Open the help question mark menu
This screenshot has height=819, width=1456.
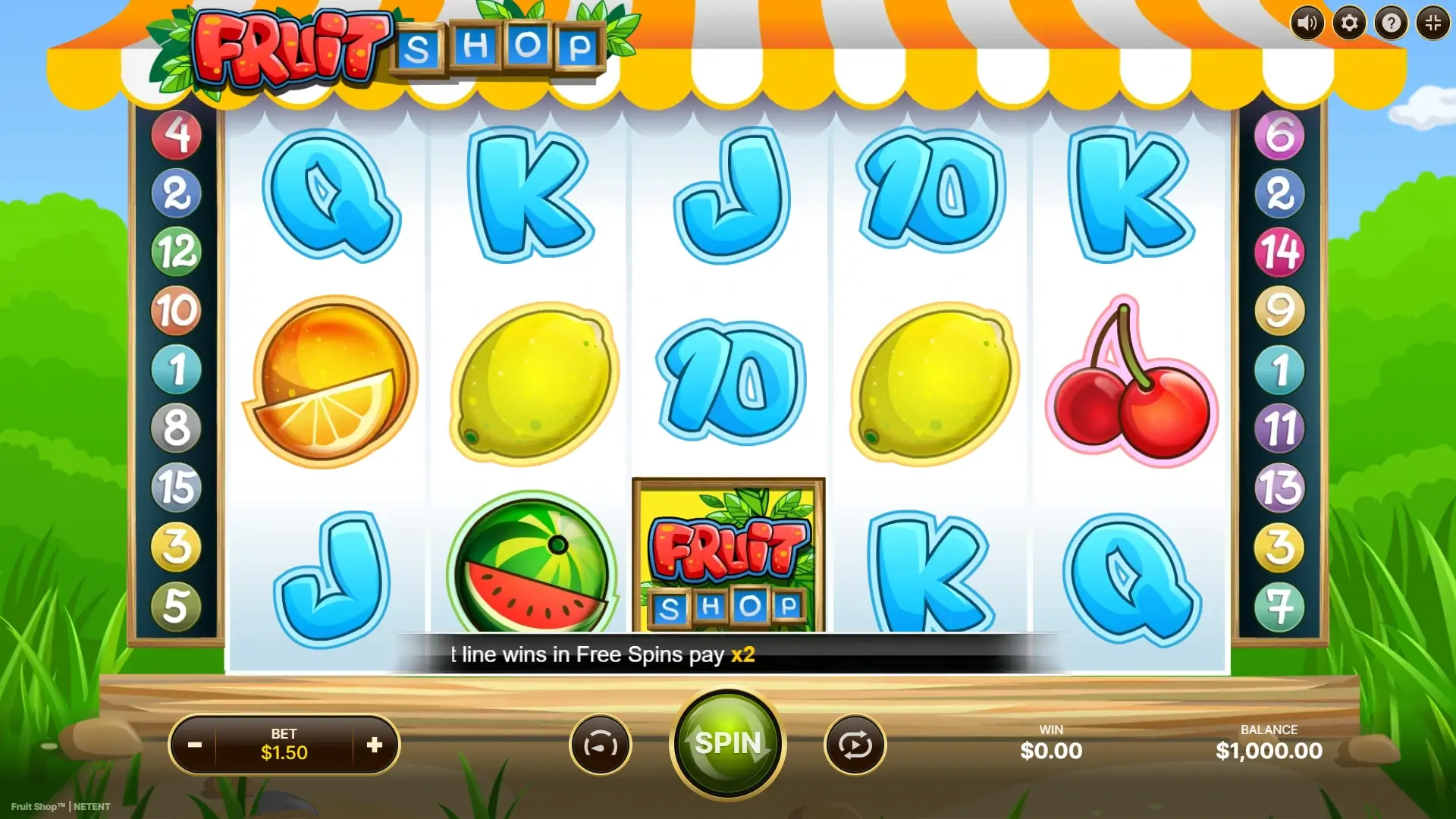click(x=1390, y=22)
